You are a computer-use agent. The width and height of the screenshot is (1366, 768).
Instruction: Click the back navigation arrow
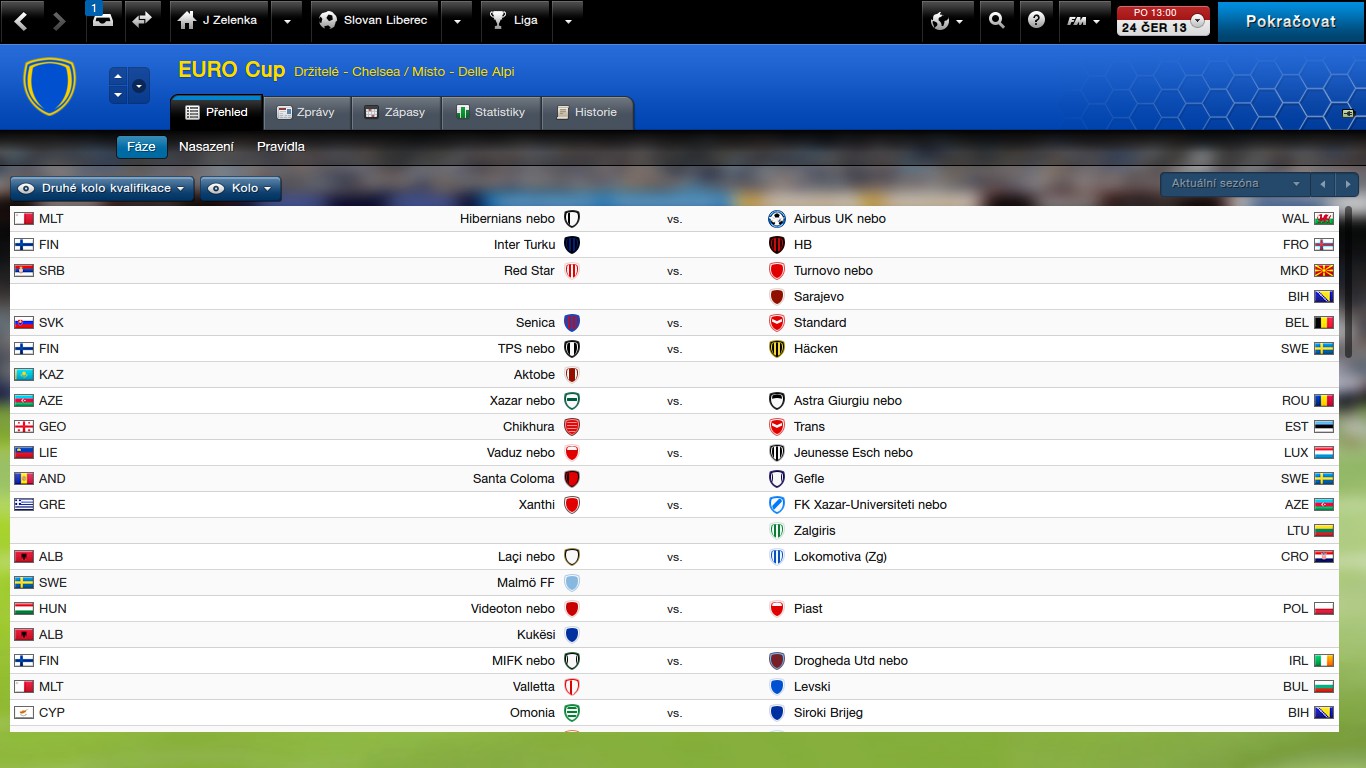pos(20,20)
